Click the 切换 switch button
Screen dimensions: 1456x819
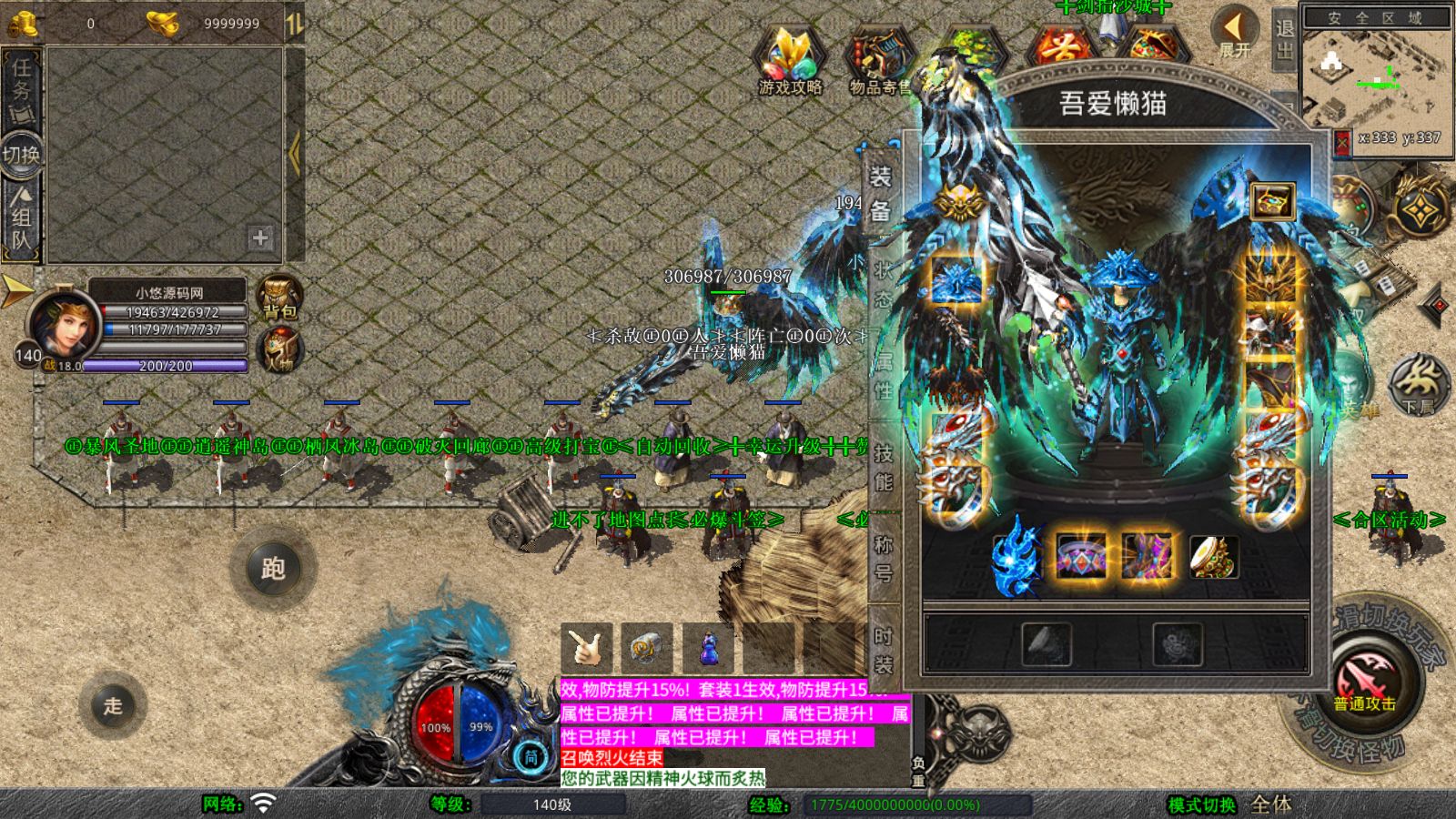point(21,155)
